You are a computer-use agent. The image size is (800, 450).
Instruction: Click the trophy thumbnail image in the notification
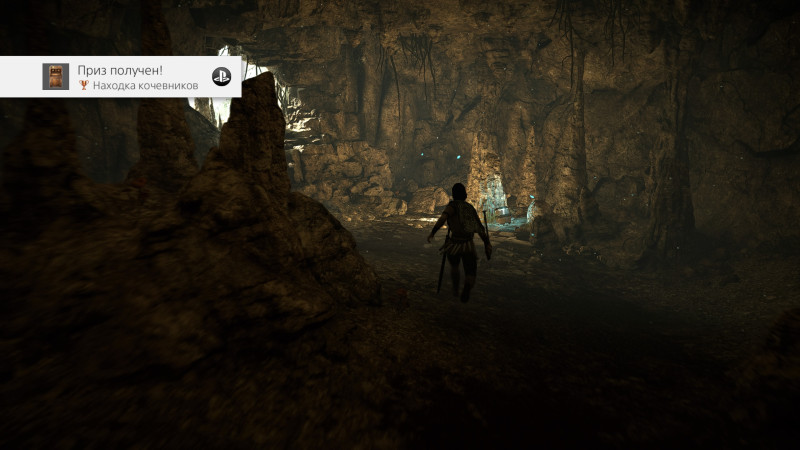pos(56,77)
